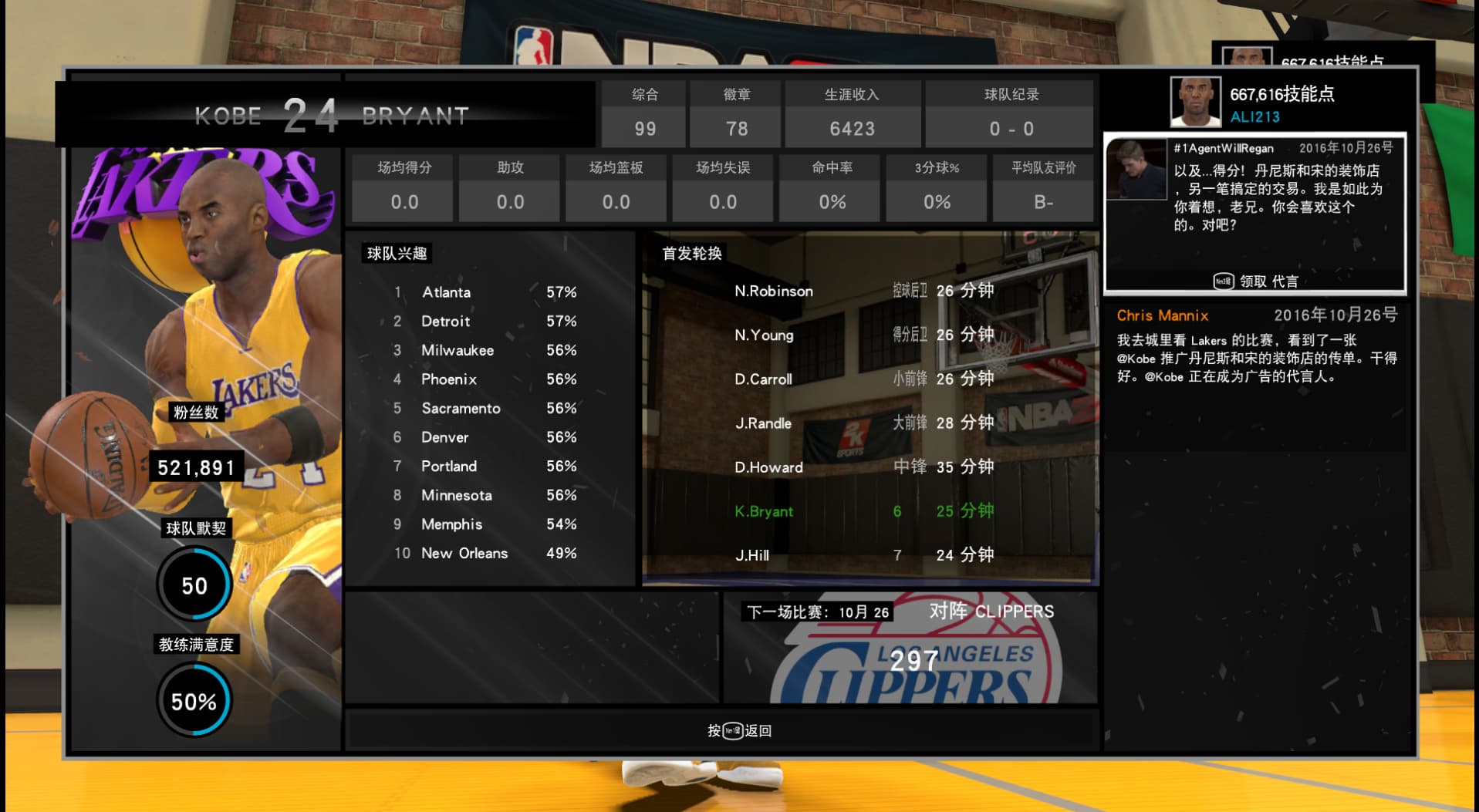Select Atlanta in the team interest list
The width and height of the screenshot is (1479, 812).
coord(486,292)
